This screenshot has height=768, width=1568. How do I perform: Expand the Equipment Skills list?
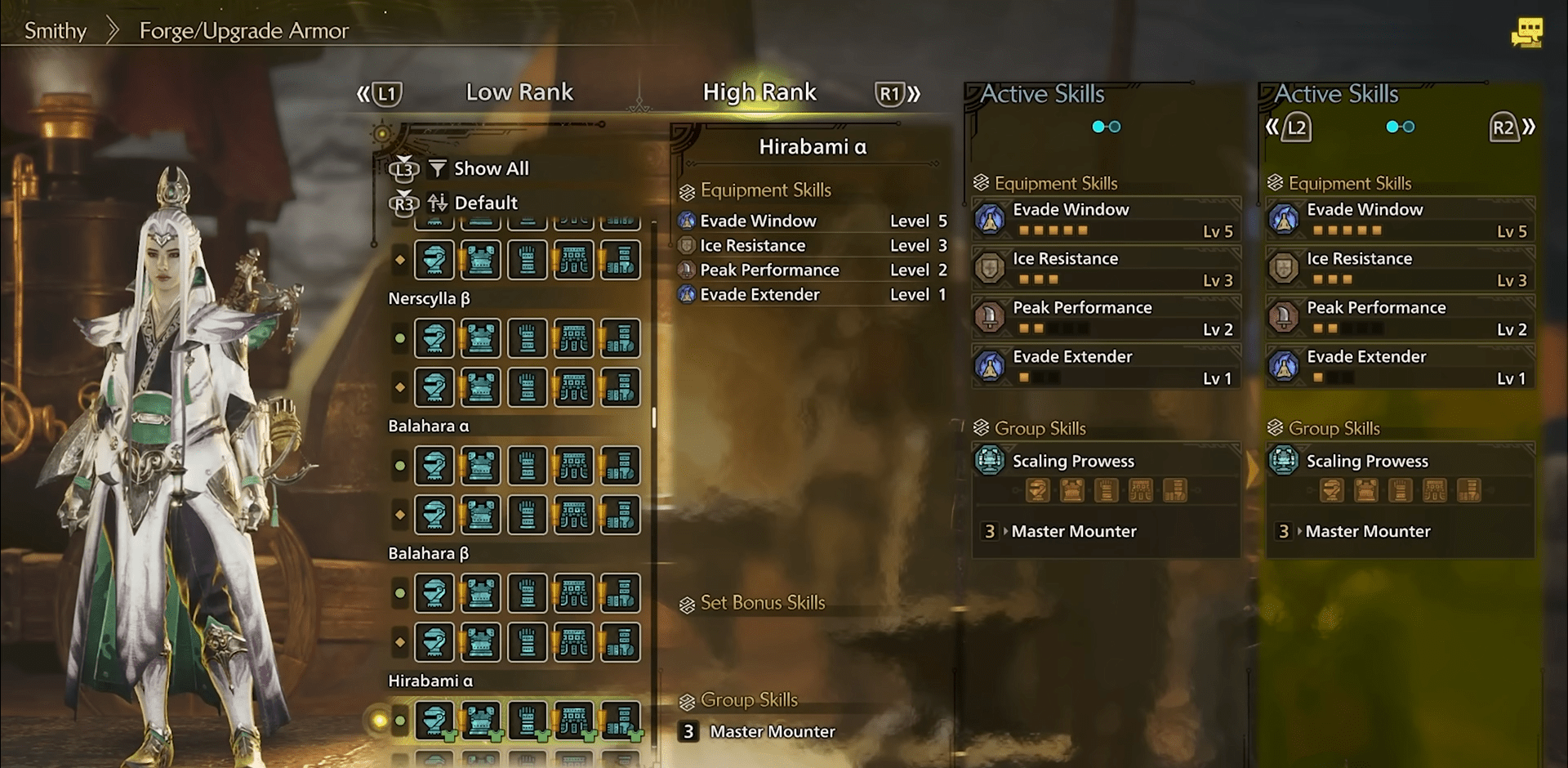(764, 190)
